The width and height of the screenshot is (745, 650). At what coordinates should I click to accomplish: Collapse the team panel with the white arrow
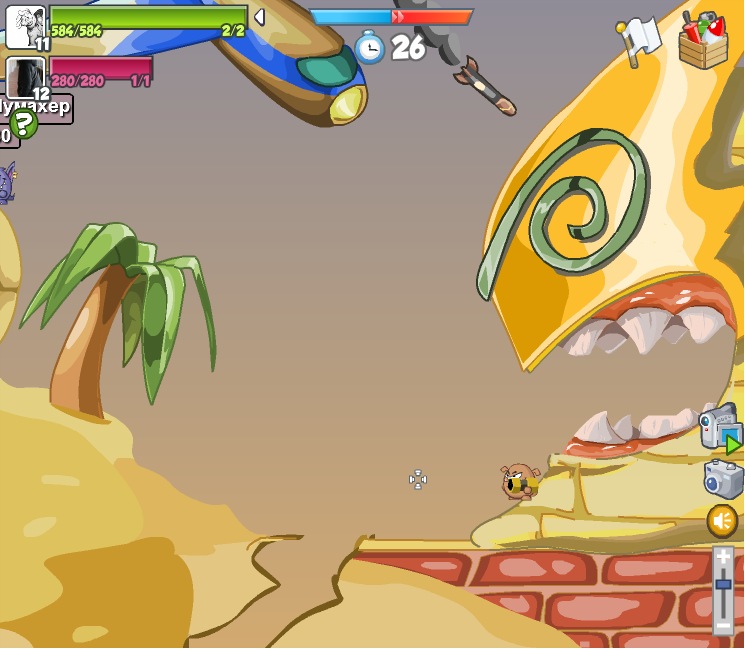[x=259, y=17]
